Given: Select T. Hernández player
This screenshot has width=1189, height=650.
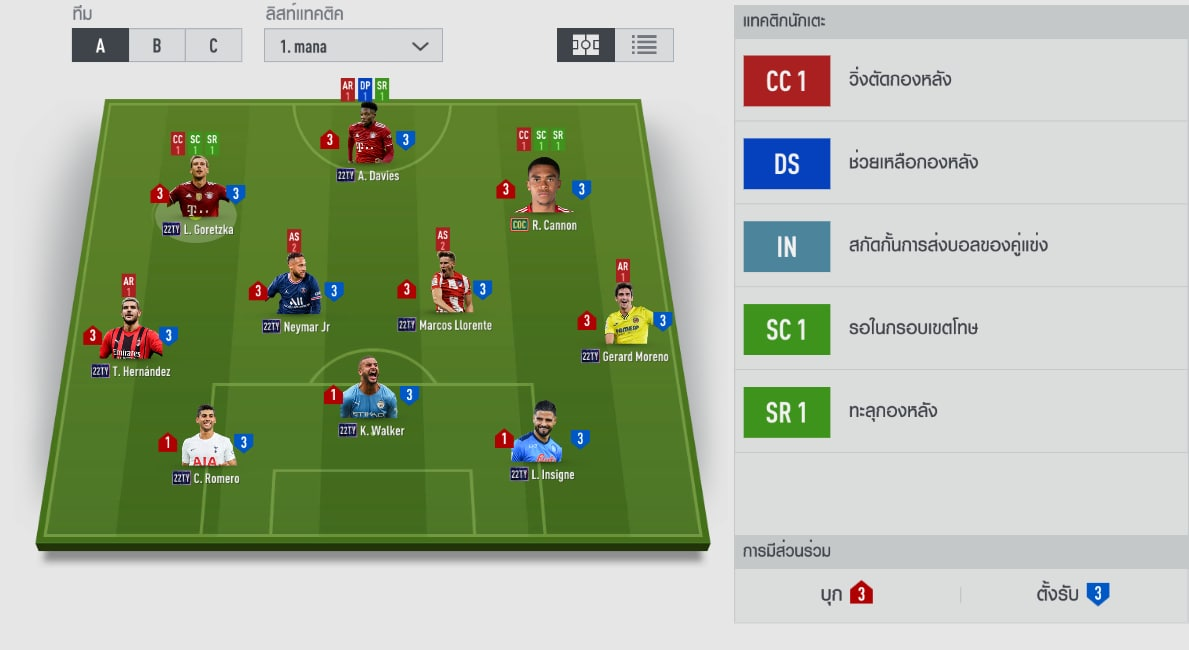Looking at the screenshot, I should tap(131, 338).
